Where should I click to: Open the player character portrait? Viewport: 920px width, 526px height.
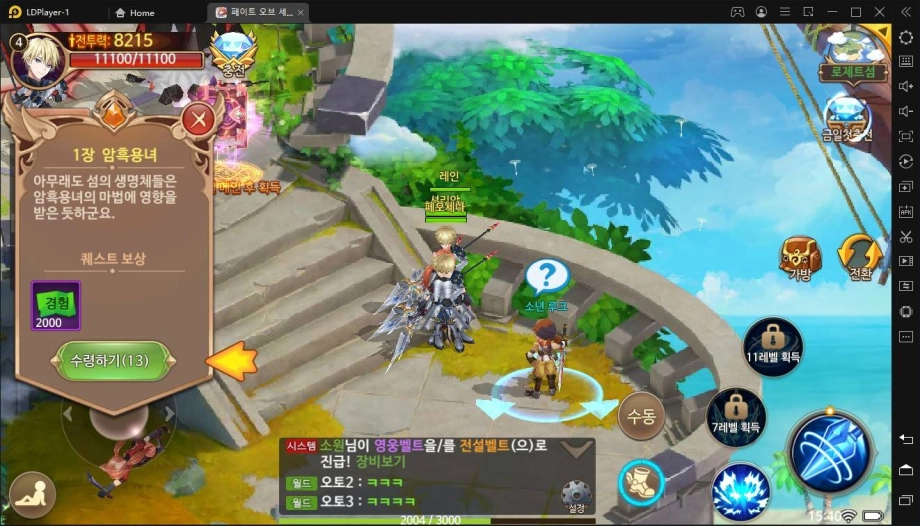click(x=38, y=59)
